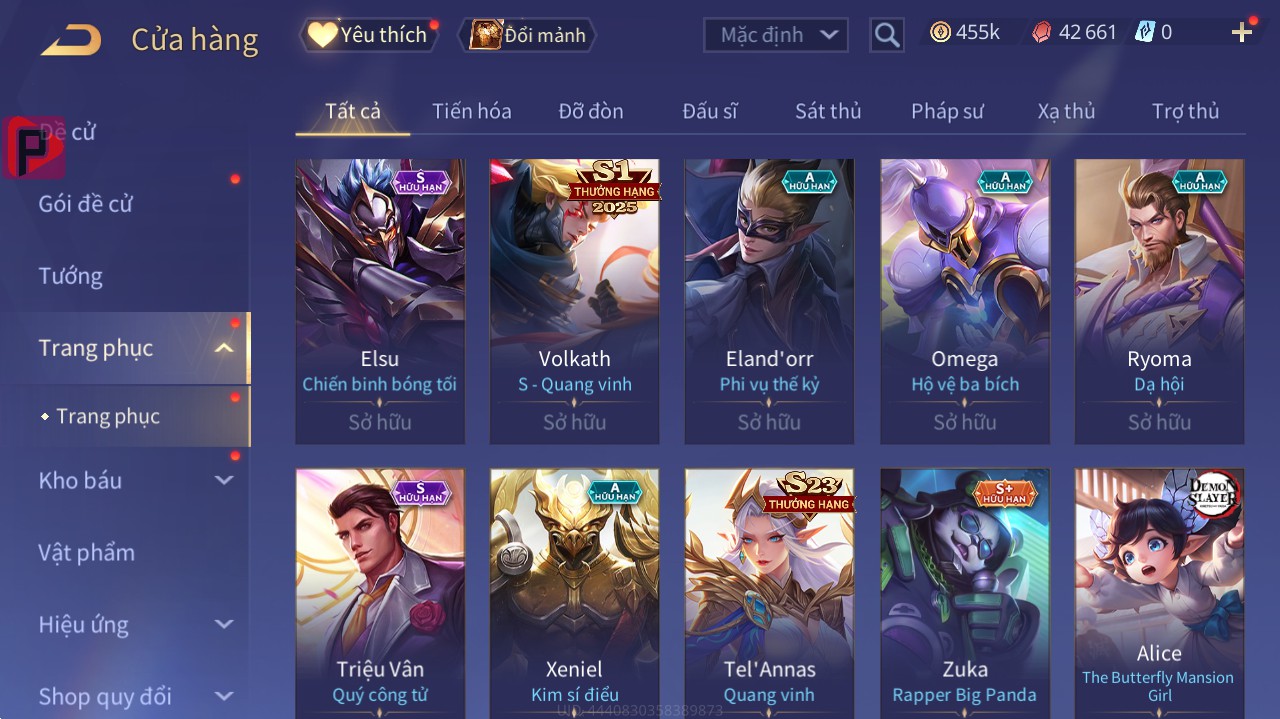
Task: Filter by the Sát thủ tab
Action: pos(828,111)
